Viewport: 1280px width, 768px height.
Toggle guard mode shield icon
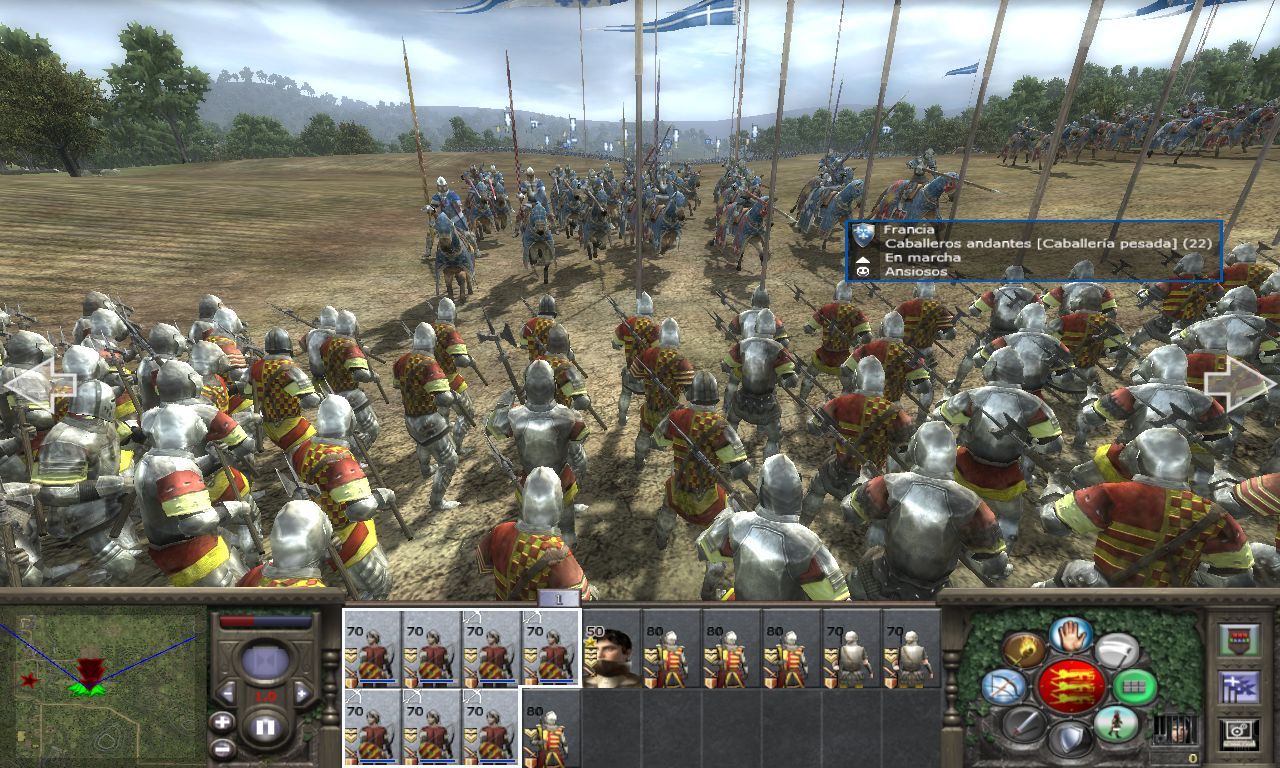pos(1069,740)
